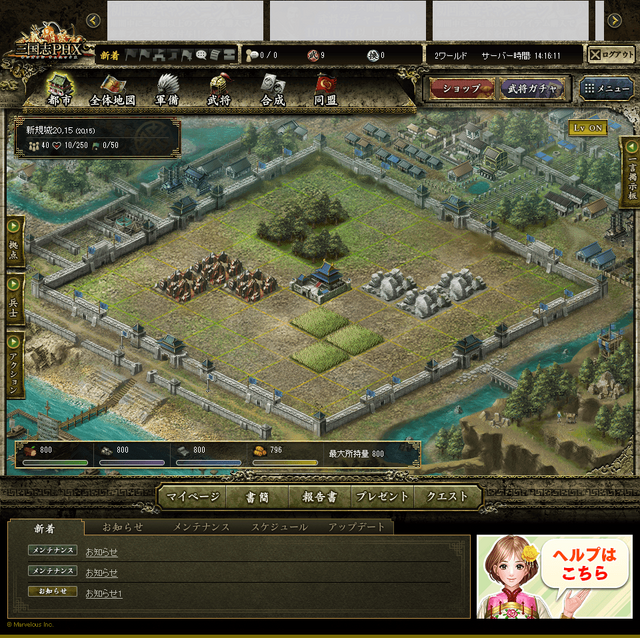This screenshot has width=640, height=638.
Task: Open the 全体地図 world map
Action: click(x=112, y=90)
